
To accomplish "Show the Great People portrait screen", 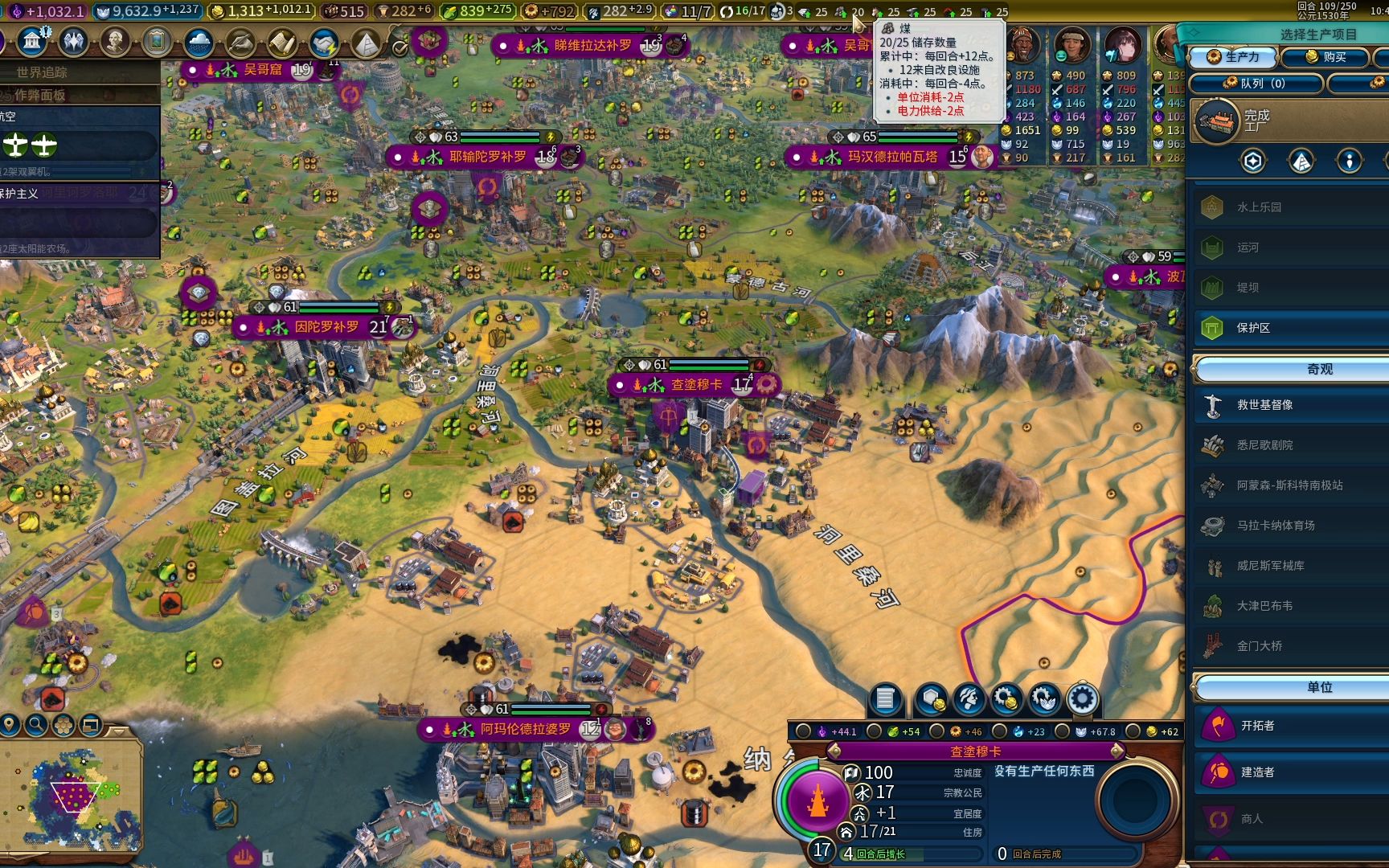I will pos(115,42).
